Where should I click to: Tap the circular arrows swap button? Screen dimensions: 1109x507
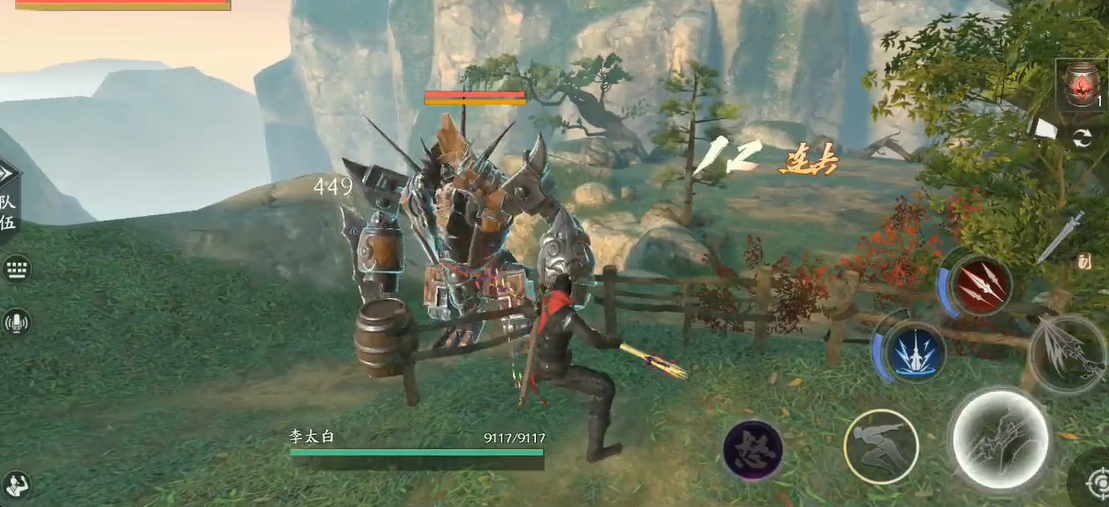(x=1081, y=139)
